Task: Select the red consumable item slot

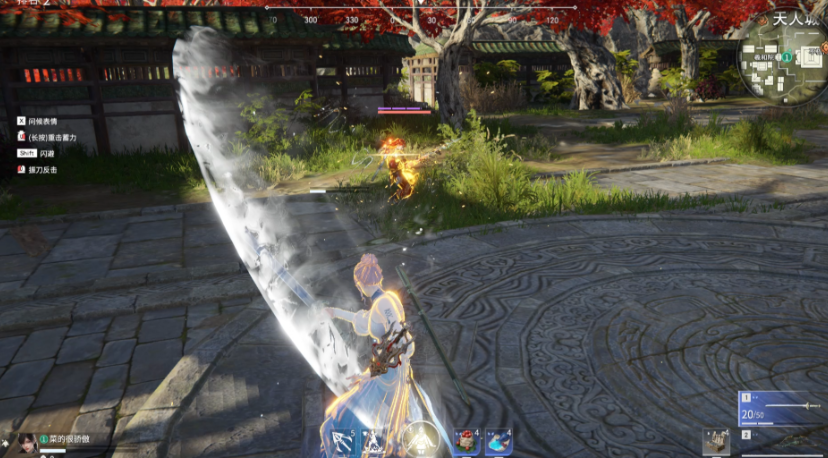Action: [x=466, y=441]
